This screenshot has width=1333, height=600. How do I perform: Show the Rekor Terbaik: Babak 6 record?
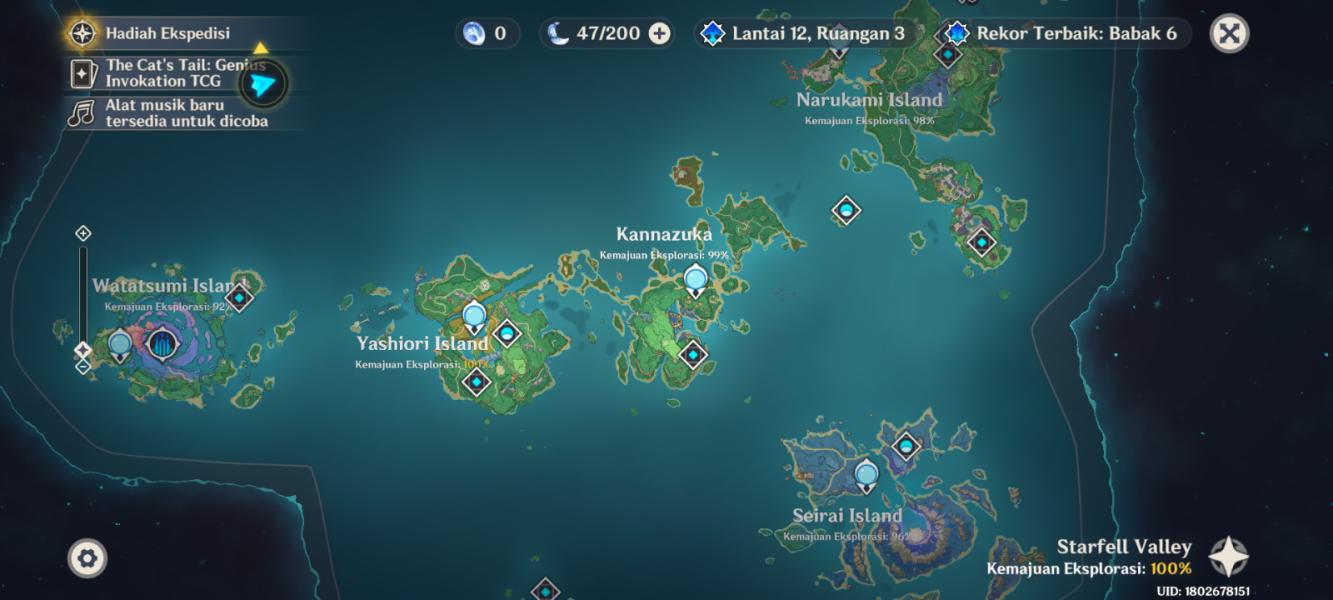click(x=1066, y=34)
